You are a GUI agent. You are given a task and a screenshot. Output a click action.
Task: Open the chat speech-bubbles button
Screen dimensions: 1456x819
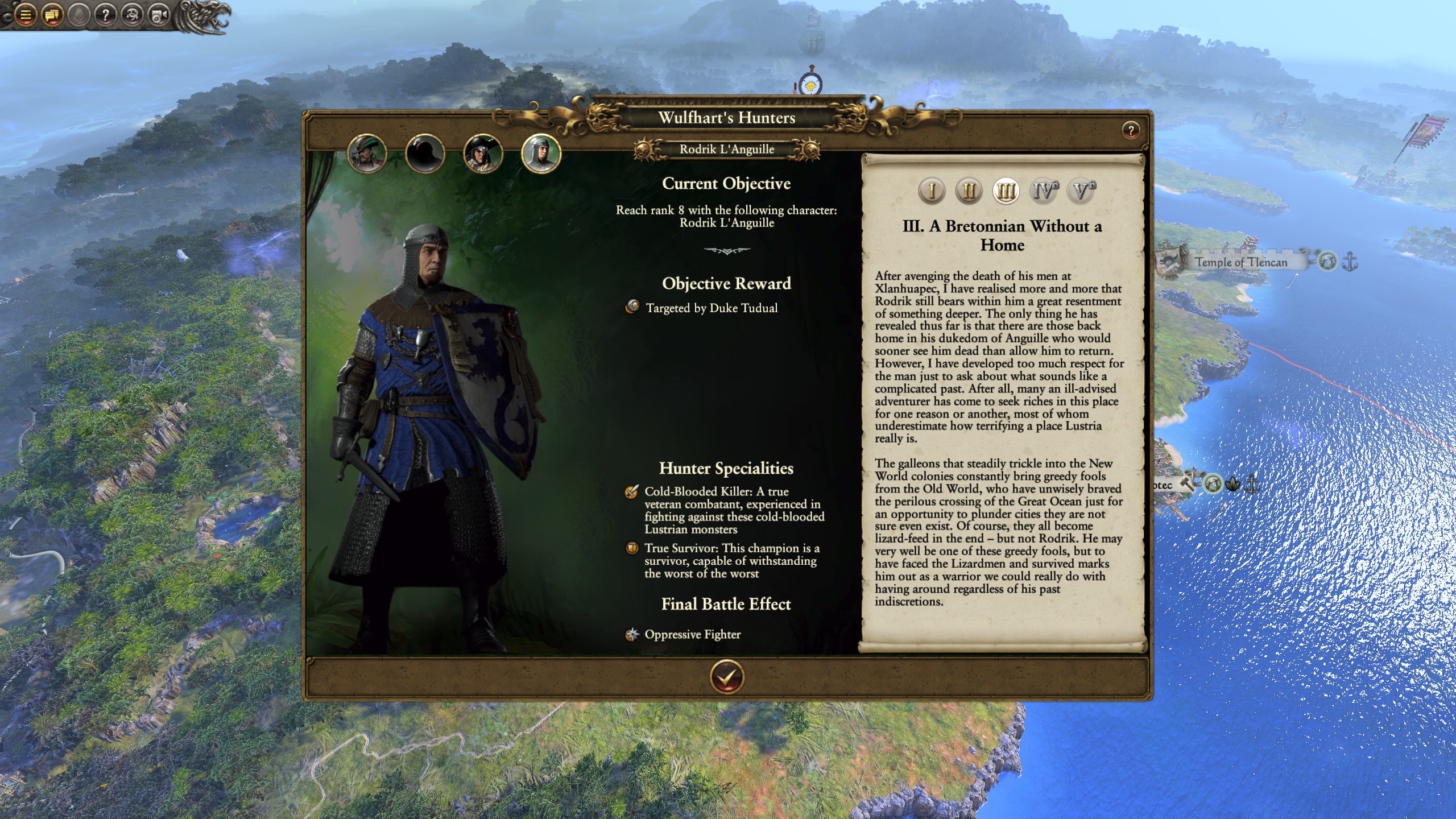click(x=52, y=15)
